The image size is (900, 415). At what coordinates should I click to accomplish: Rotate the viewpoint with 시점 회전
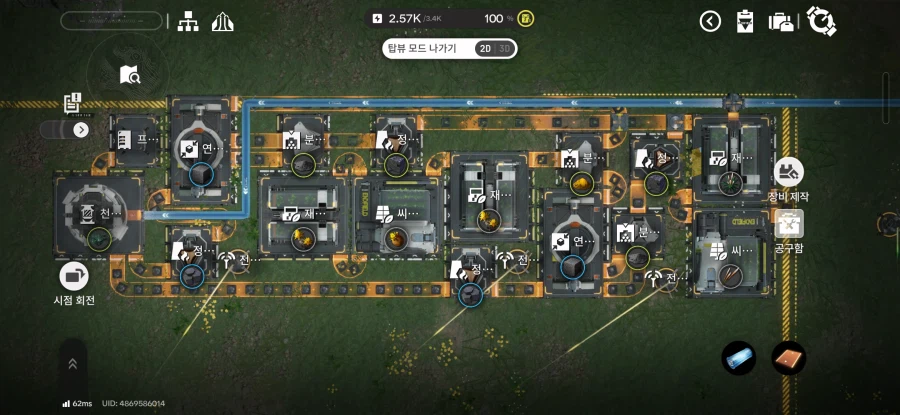(75, 277)
